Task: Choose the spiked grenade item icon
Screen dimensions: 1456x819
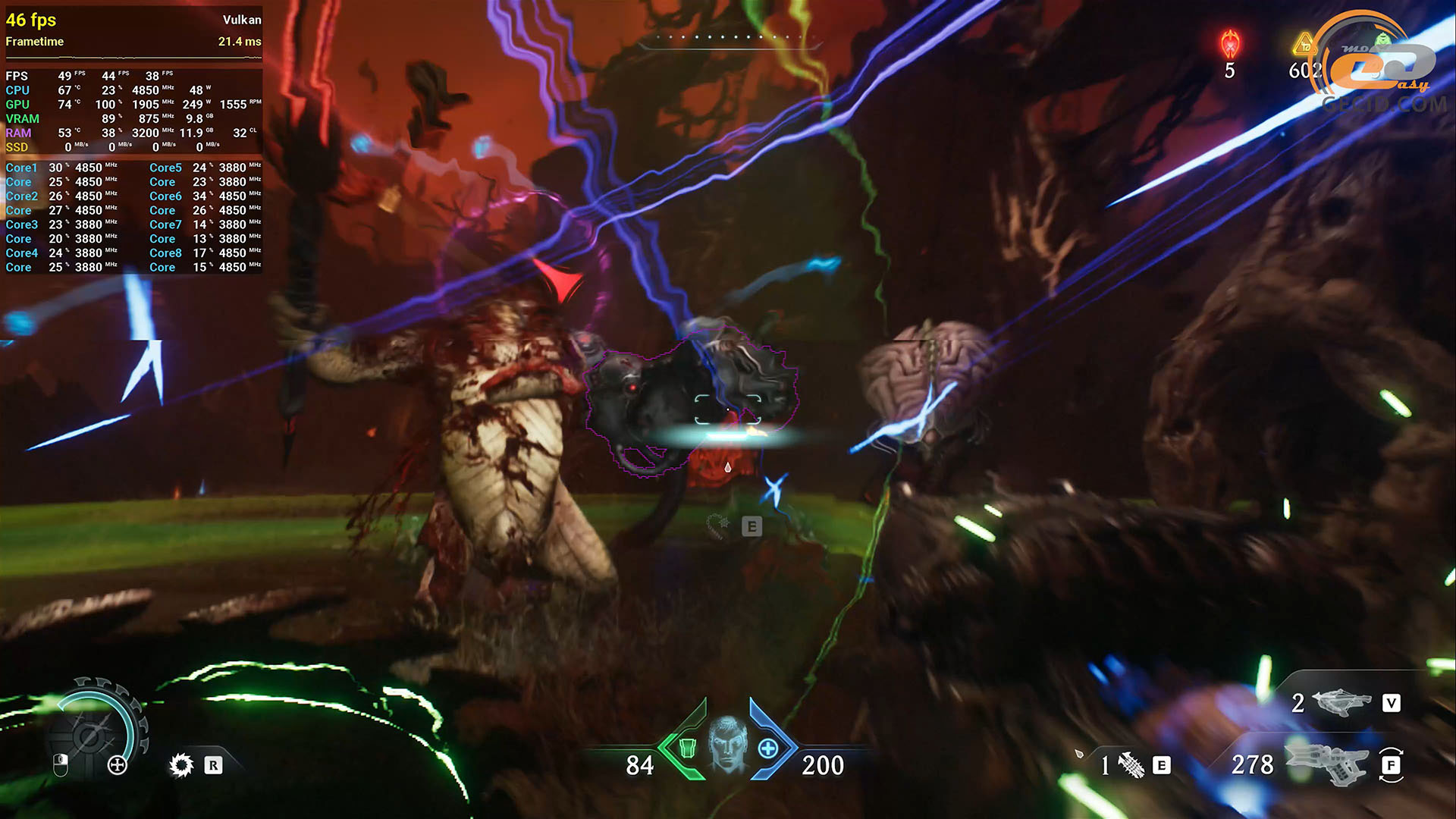Action: point(1131,765)
